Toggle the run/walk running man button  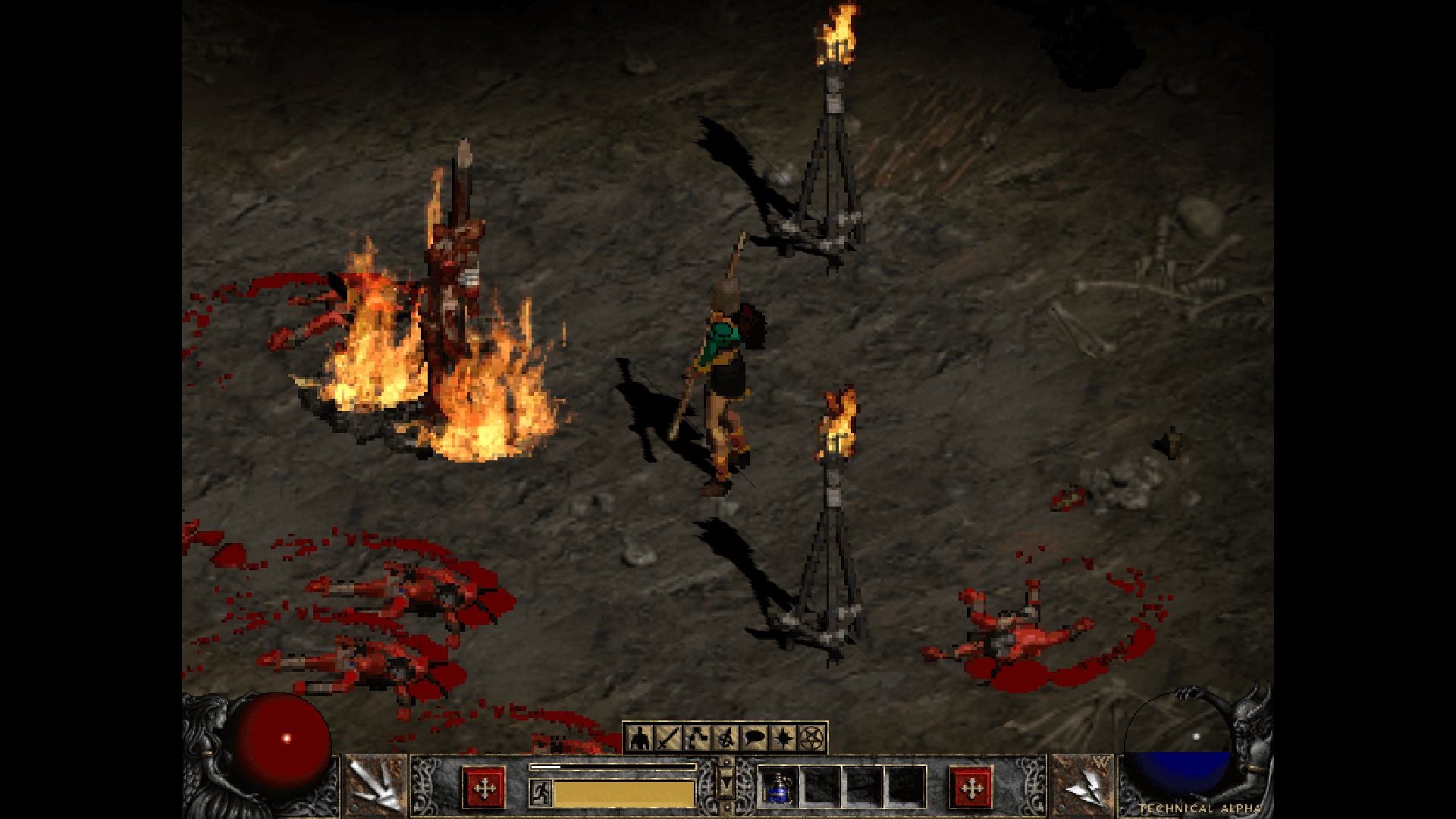[x=540, y=793]
